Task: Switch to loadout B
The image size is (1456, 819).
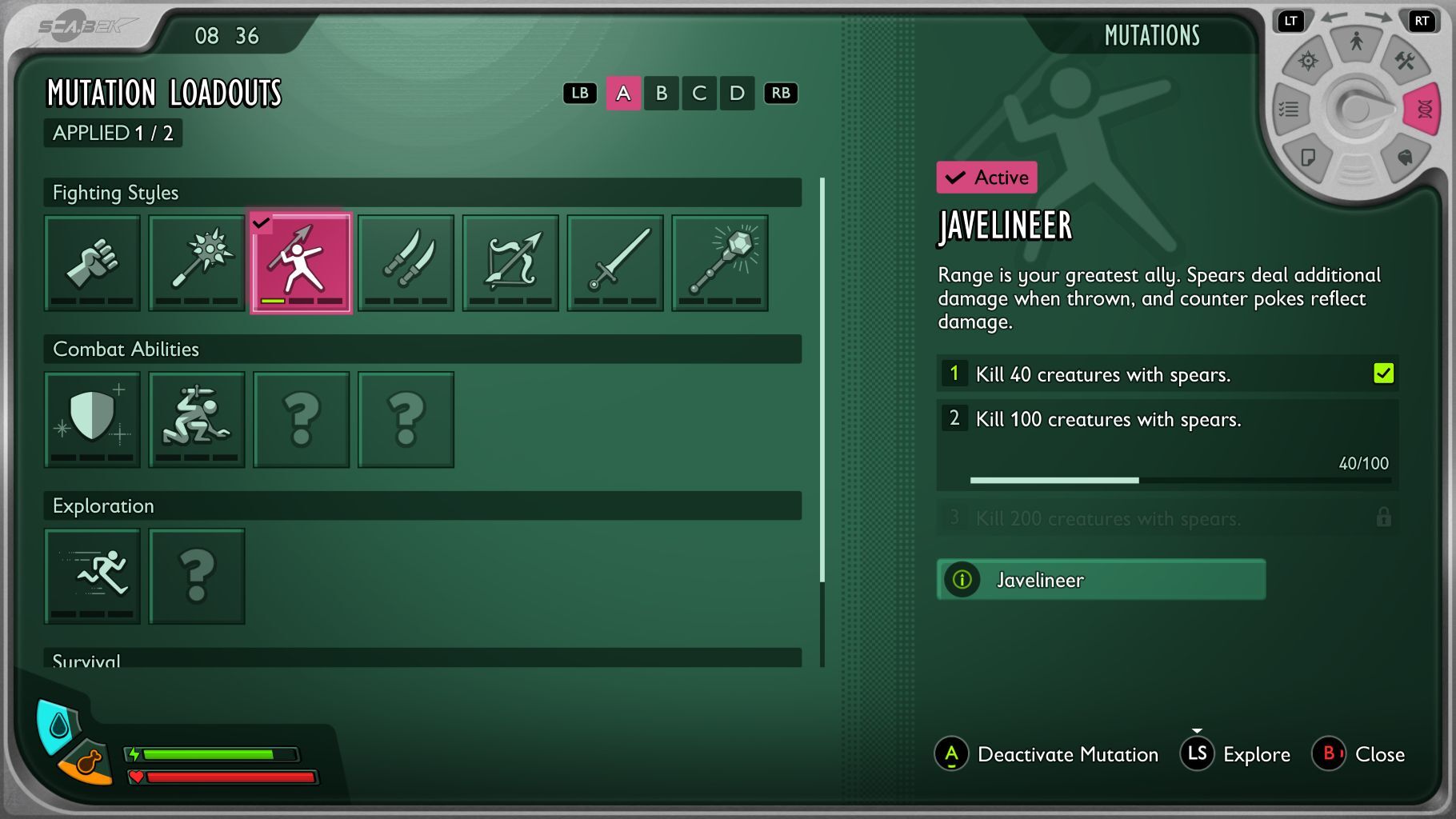Action: [x=662, y=94]
